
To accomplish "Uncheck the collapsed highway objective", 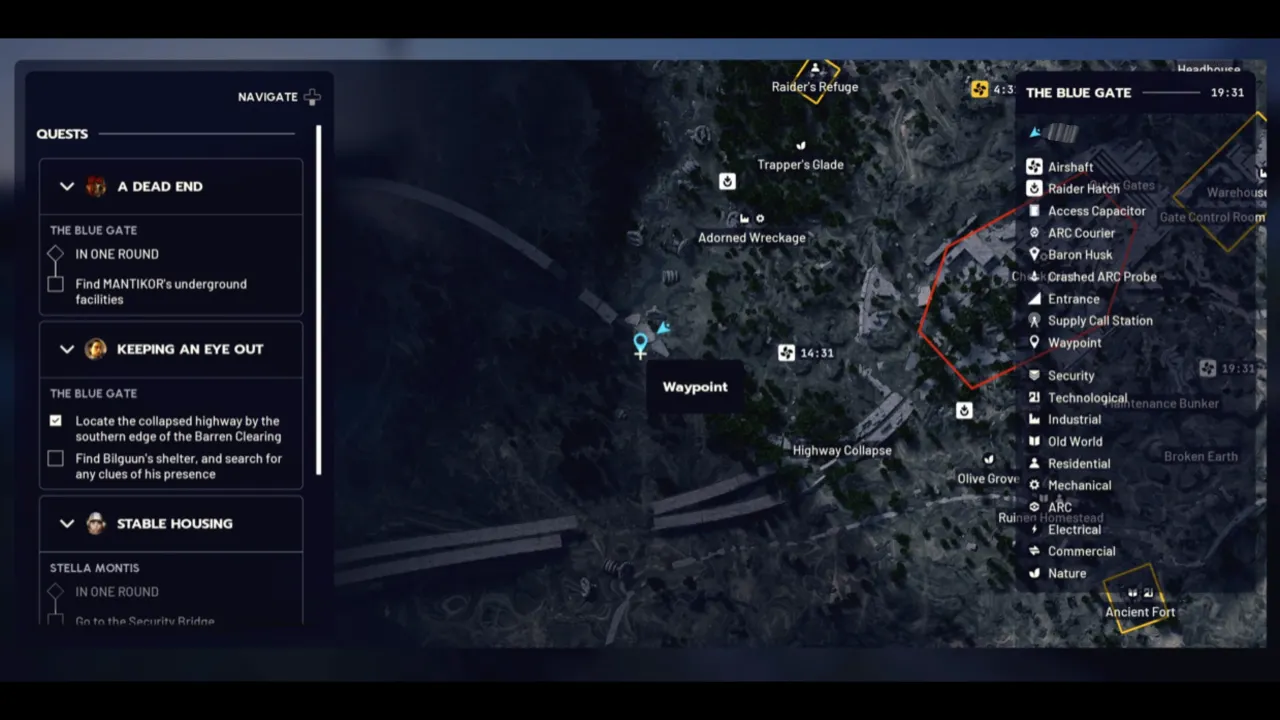I will [55, 421].
